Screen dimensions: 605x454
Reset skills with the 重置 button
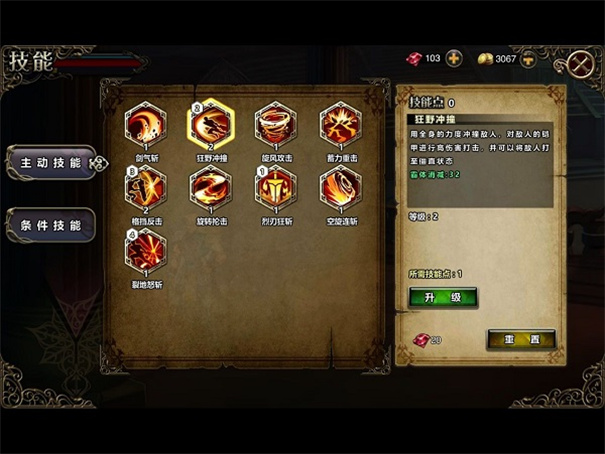521,340
